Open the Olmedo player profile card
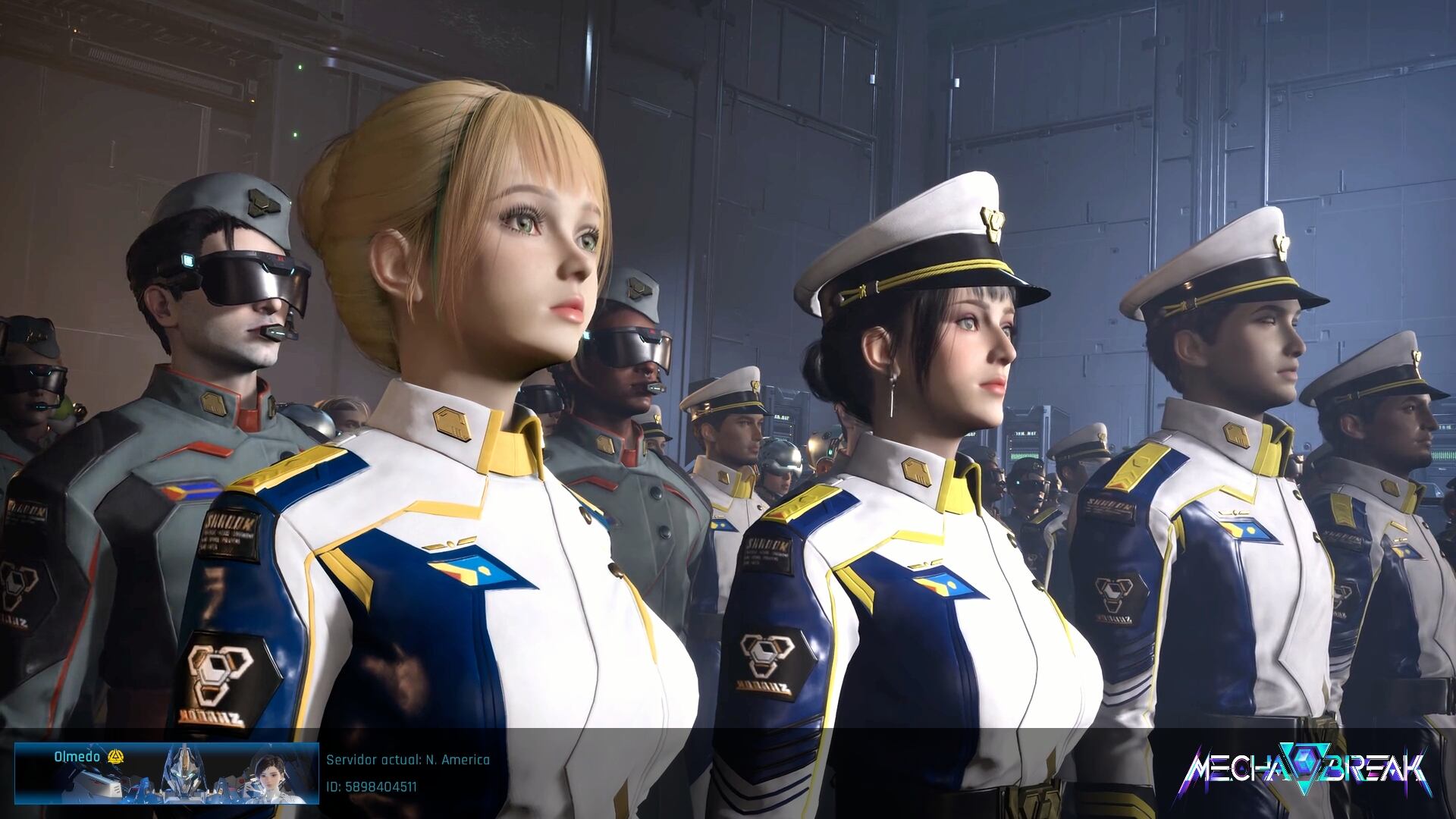The height and width of the screenshot is (819, 1456). 166,773
